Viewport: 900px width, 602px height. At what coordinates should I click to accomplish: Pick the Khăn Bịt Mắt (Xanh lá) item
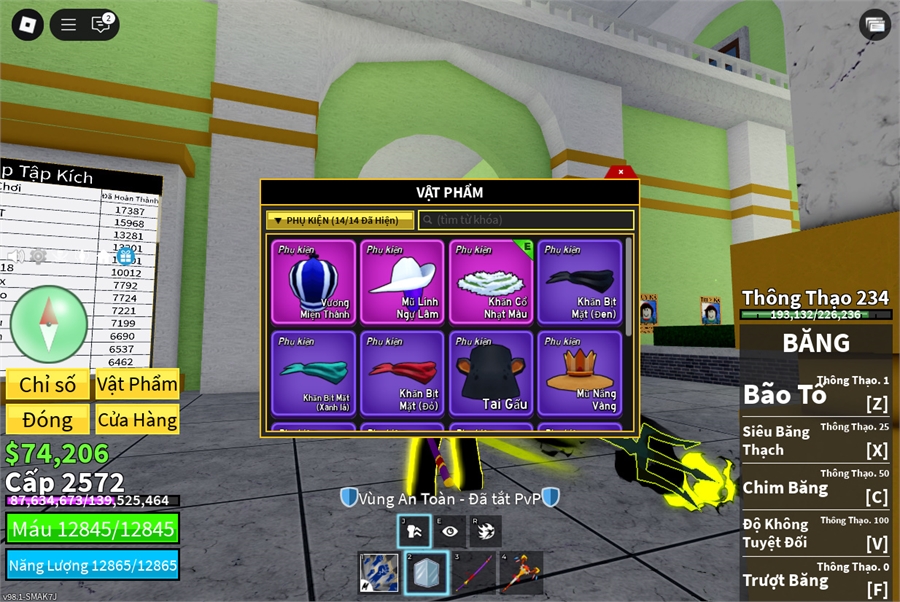(314, 373)
